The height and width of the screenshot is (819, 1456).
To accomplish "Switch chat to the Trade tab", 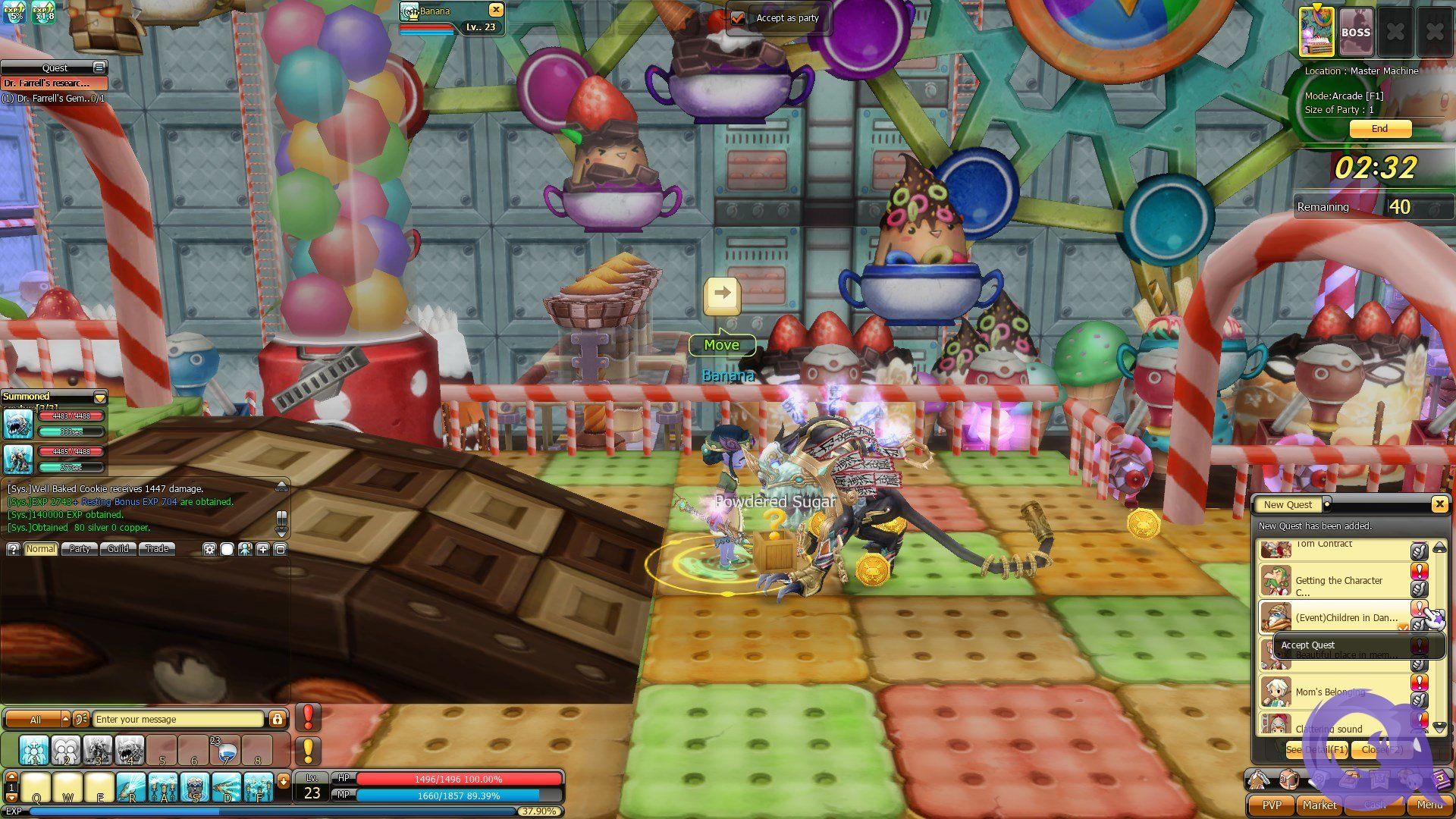I will [157, 549].
